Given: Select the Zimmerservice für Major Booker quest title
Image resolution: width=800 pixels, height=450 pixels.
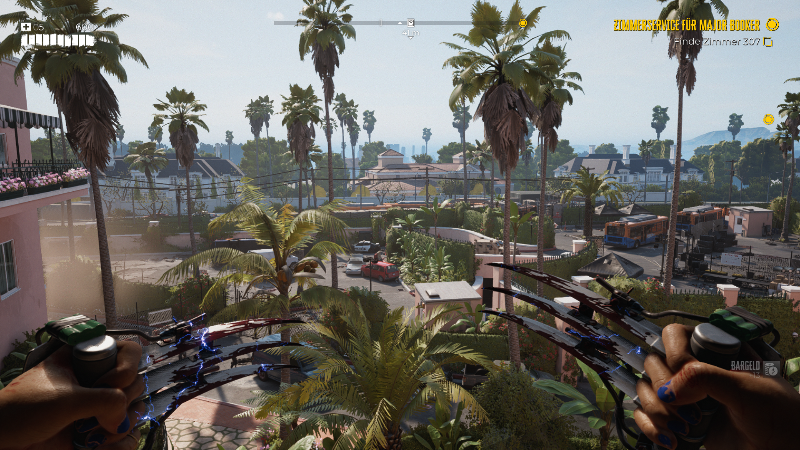Looking at the screenshot, I should coord(687,25).
